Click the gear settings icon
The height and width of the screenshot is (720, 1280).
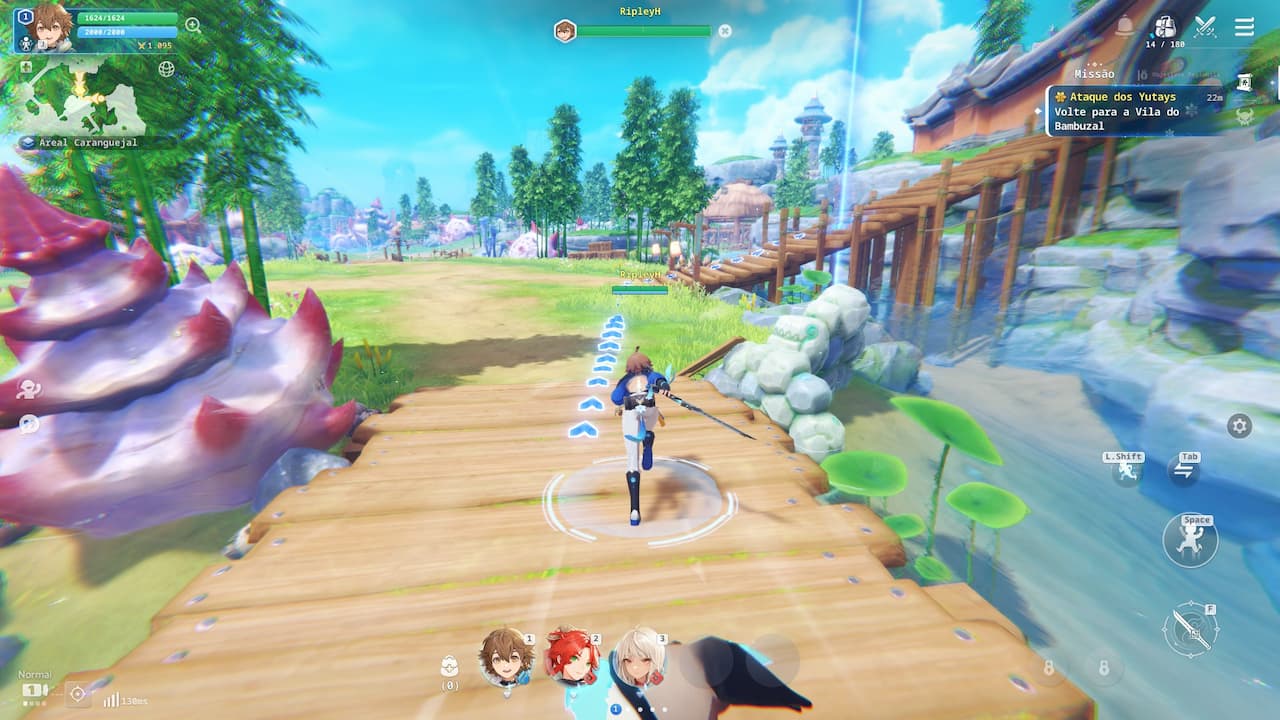coord(1239,426)
